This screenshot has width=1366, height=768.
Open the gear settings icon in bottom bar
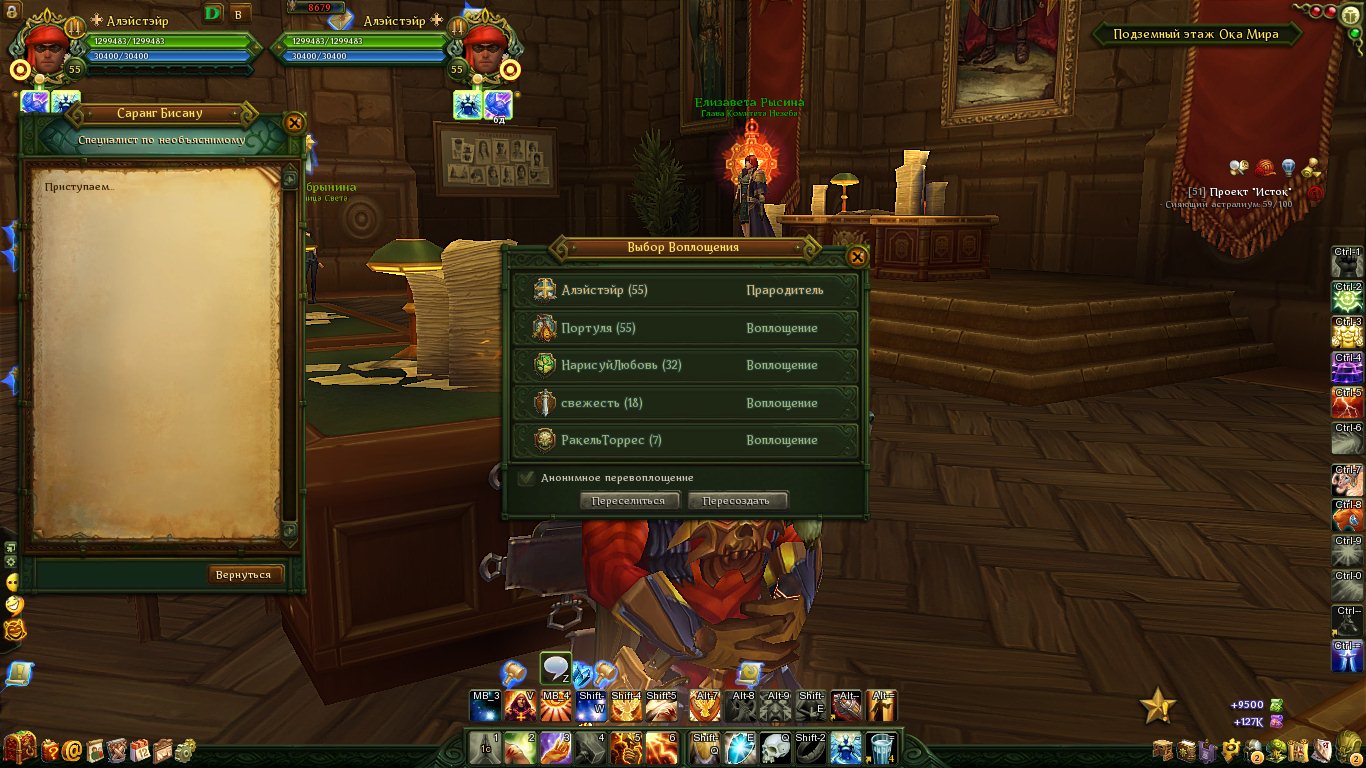185,749
